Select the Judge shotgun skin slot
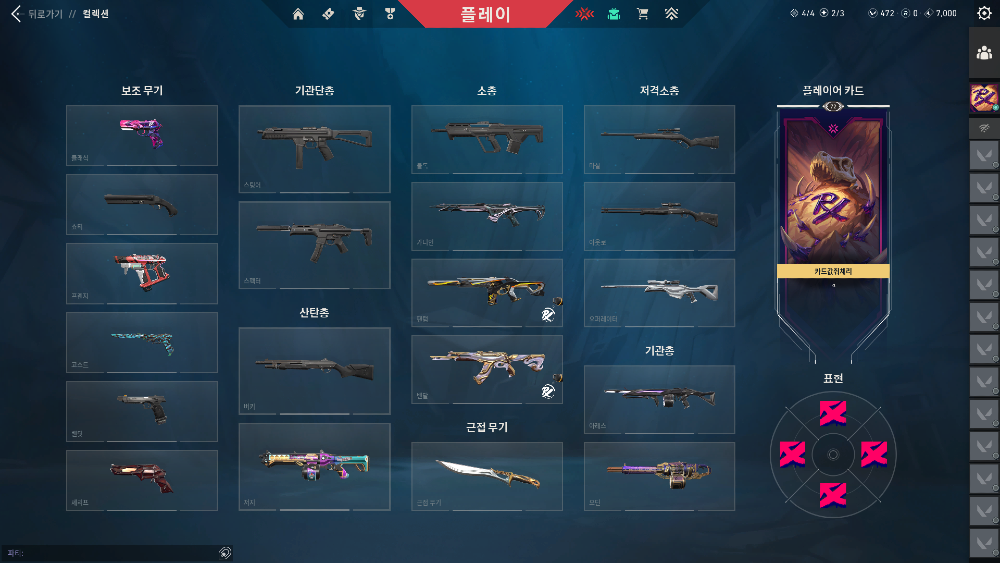The width and height of the screenshot is (1000, 563). click(314, 466)
